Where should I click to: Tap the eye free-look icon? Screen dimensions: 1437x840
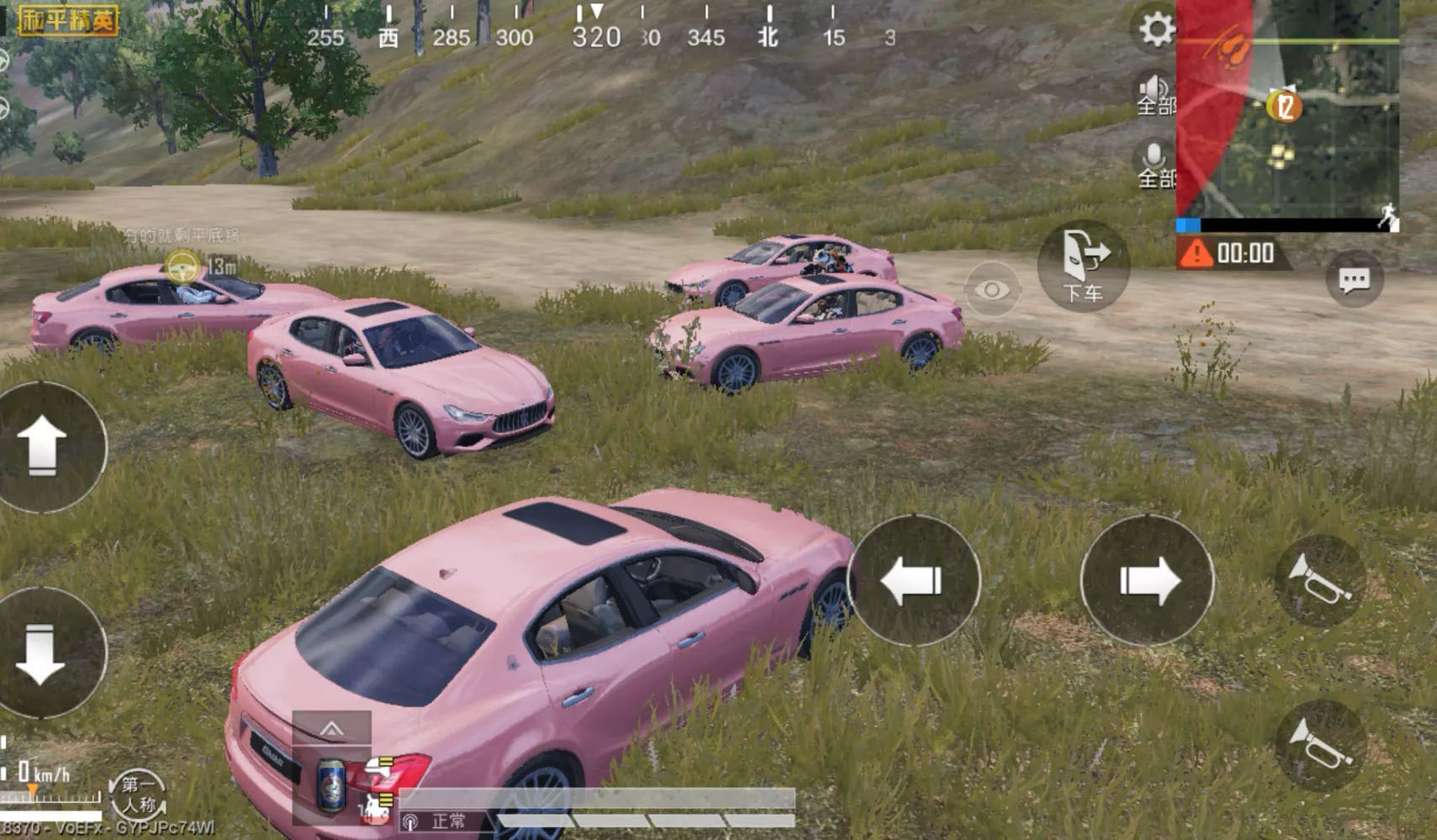coord(992,290)
